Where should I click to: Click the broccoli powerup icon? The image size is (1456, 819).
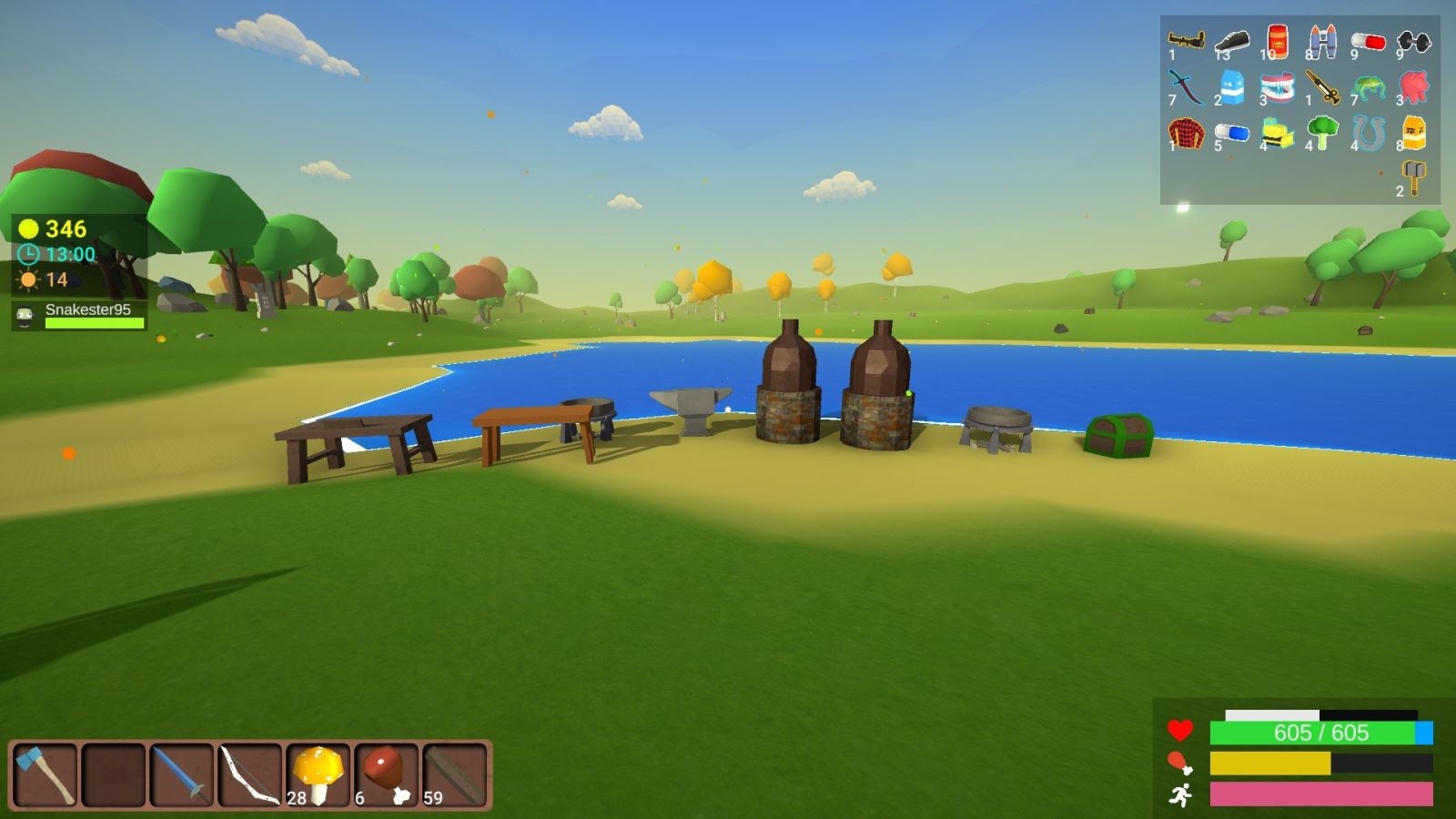(1321, 133)
